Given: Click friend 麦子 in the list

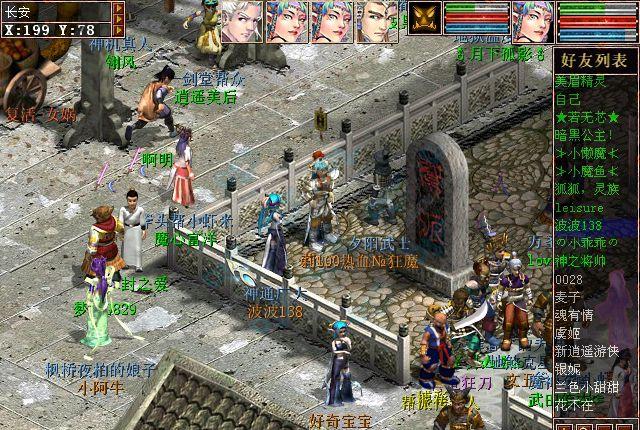Looking at the screenshot, I should point(567,297).
